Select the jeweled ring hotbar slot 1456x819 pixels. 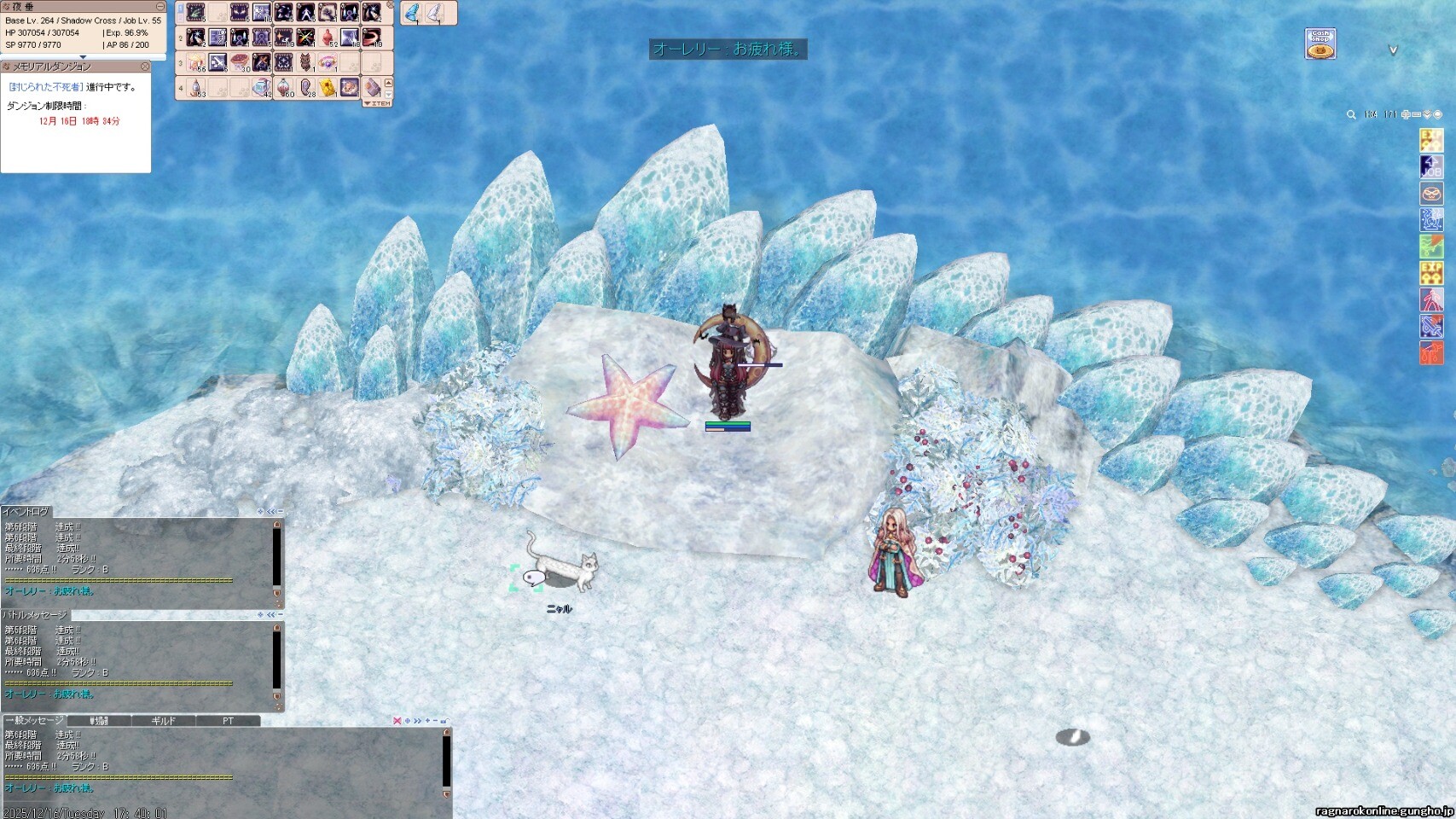coord(328,62)
